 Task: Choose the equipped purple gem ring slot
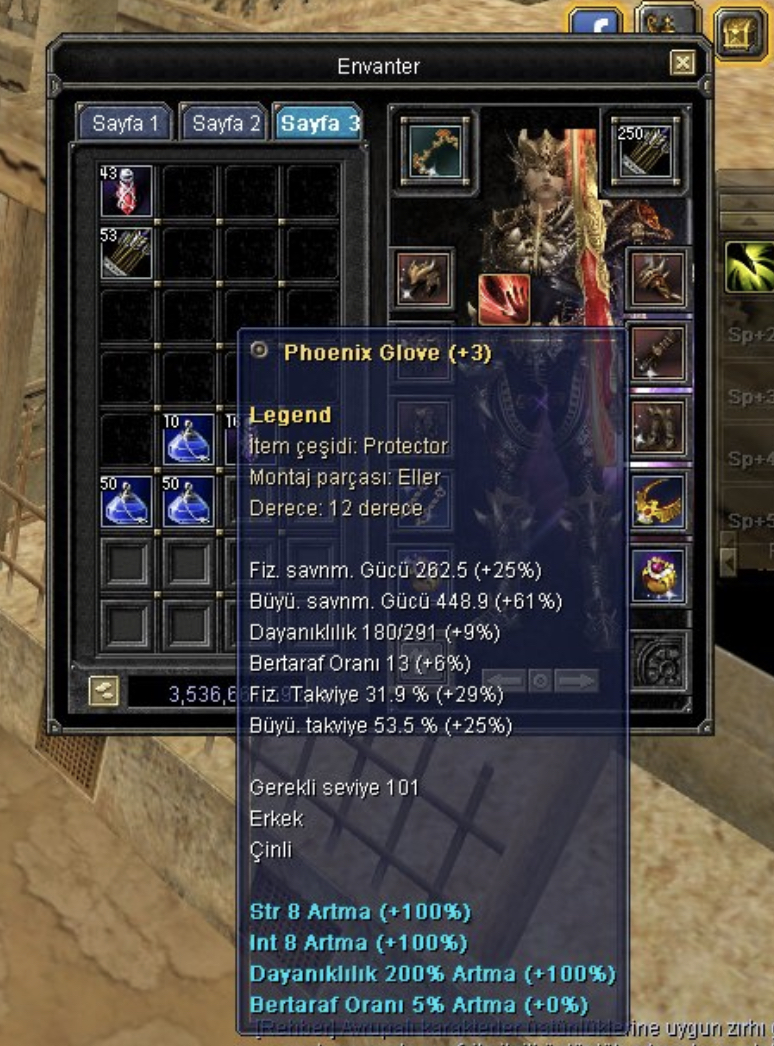[659, 575]
